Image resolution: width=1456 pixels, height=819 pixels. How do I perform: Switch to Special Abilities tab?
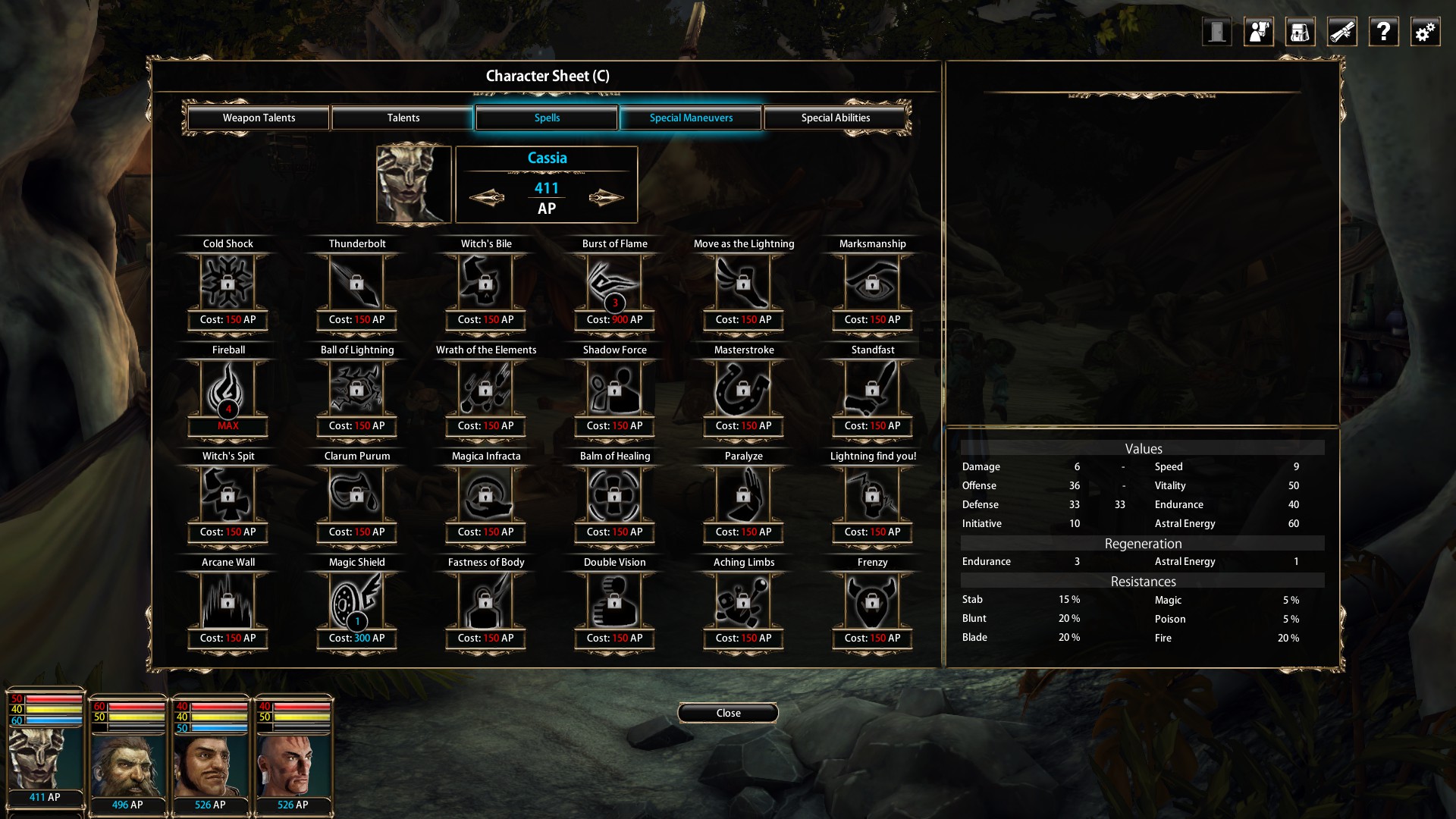point(835,118)
